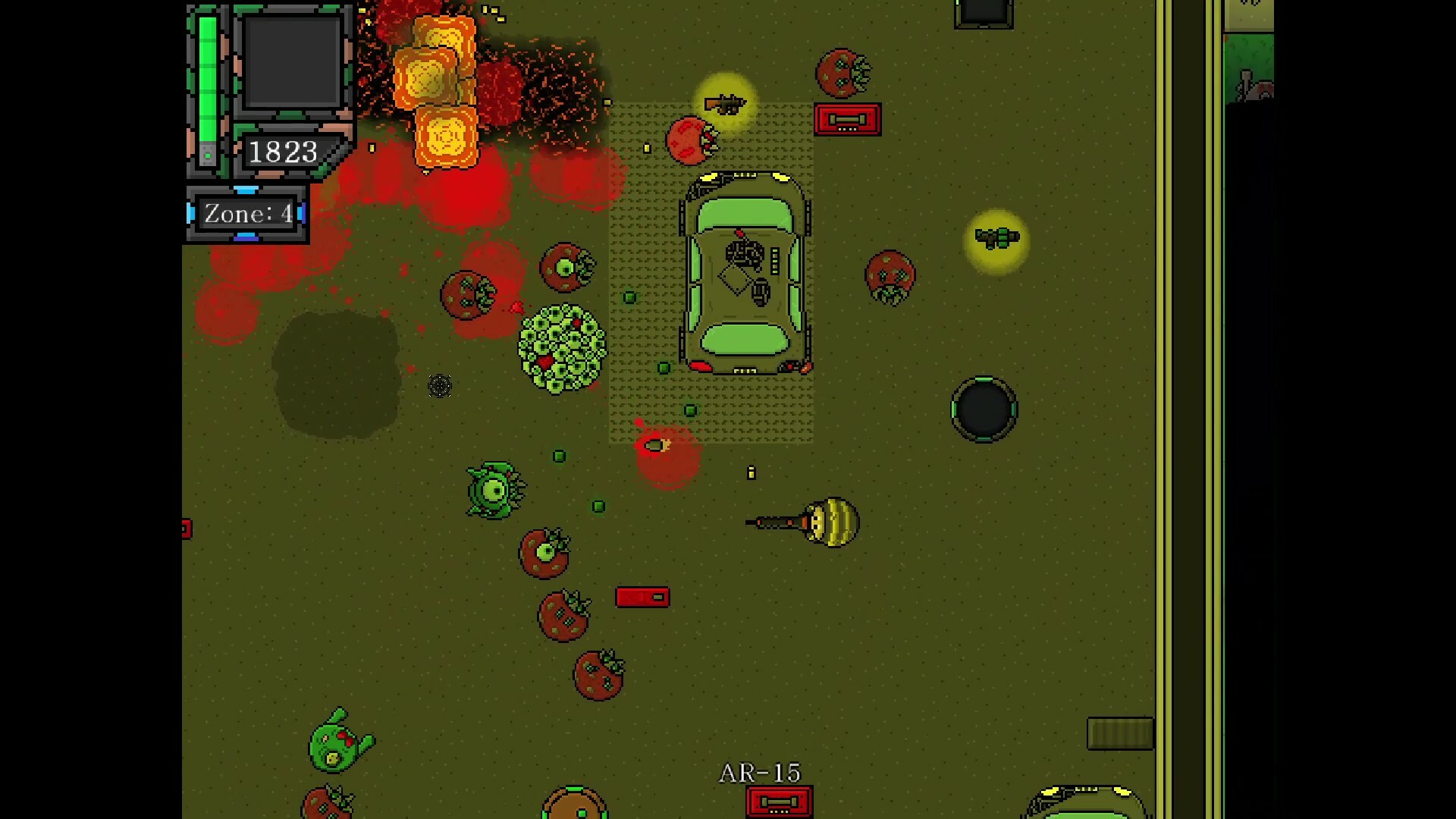Screen dimensions: 1456x819
Task: Click the AR-15 ammo crate
Action: click(x=778, y=800)
